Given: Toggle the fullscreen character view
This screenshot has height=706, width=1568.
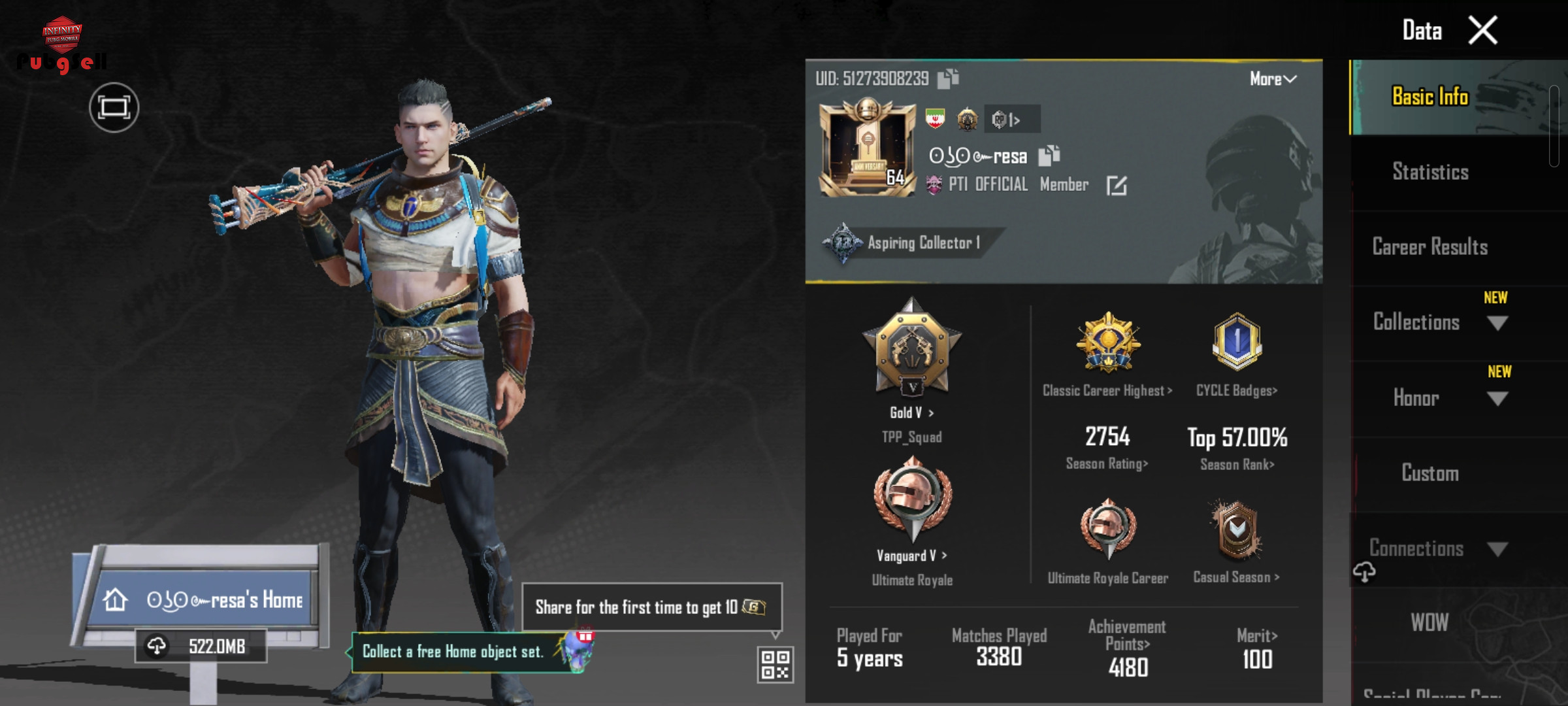Looking at the screenshot, I should [x=114, y=108].
